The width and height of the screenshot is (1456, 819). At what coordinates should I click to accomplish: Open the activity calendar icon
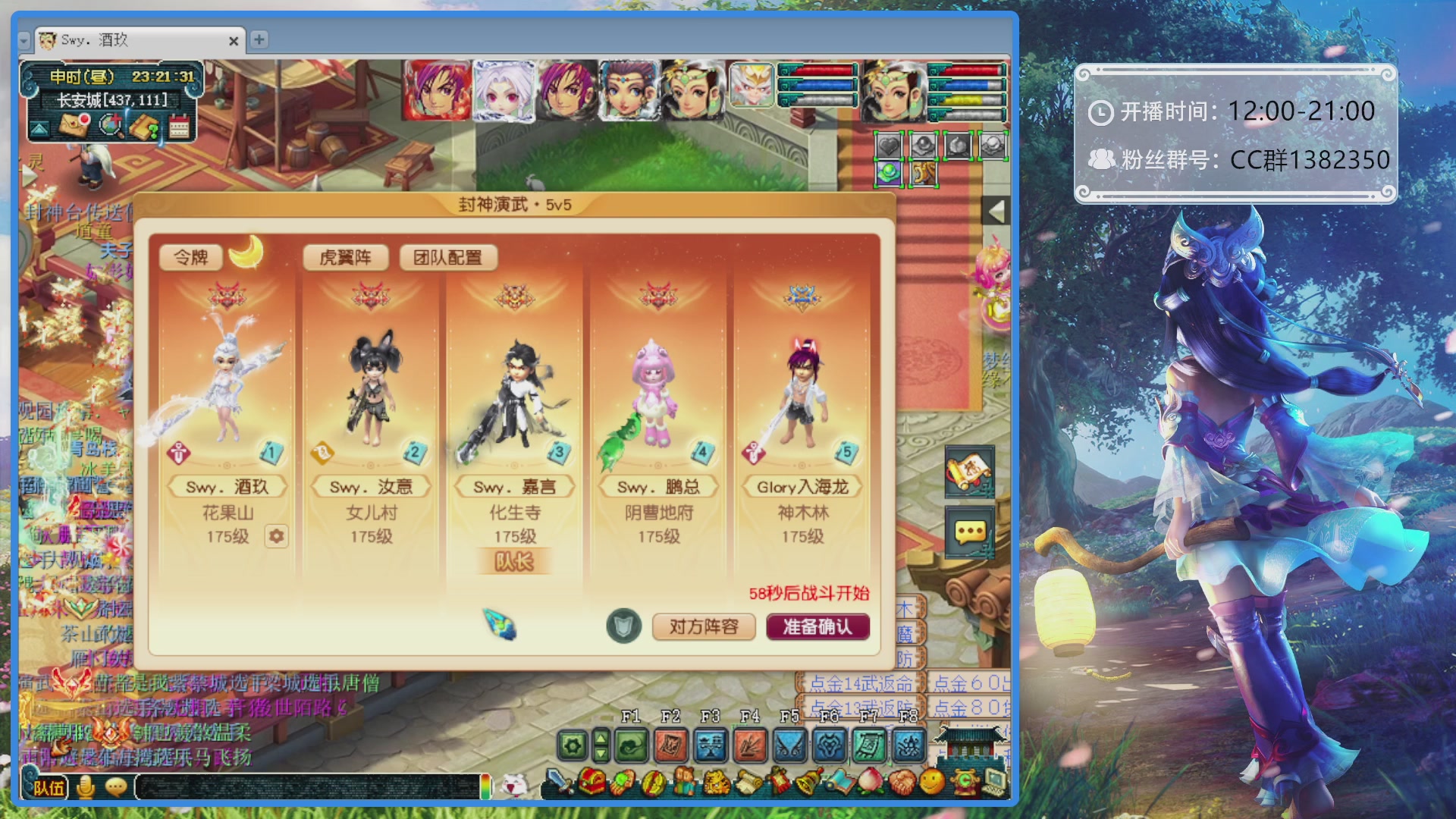[x=180, y=127]
